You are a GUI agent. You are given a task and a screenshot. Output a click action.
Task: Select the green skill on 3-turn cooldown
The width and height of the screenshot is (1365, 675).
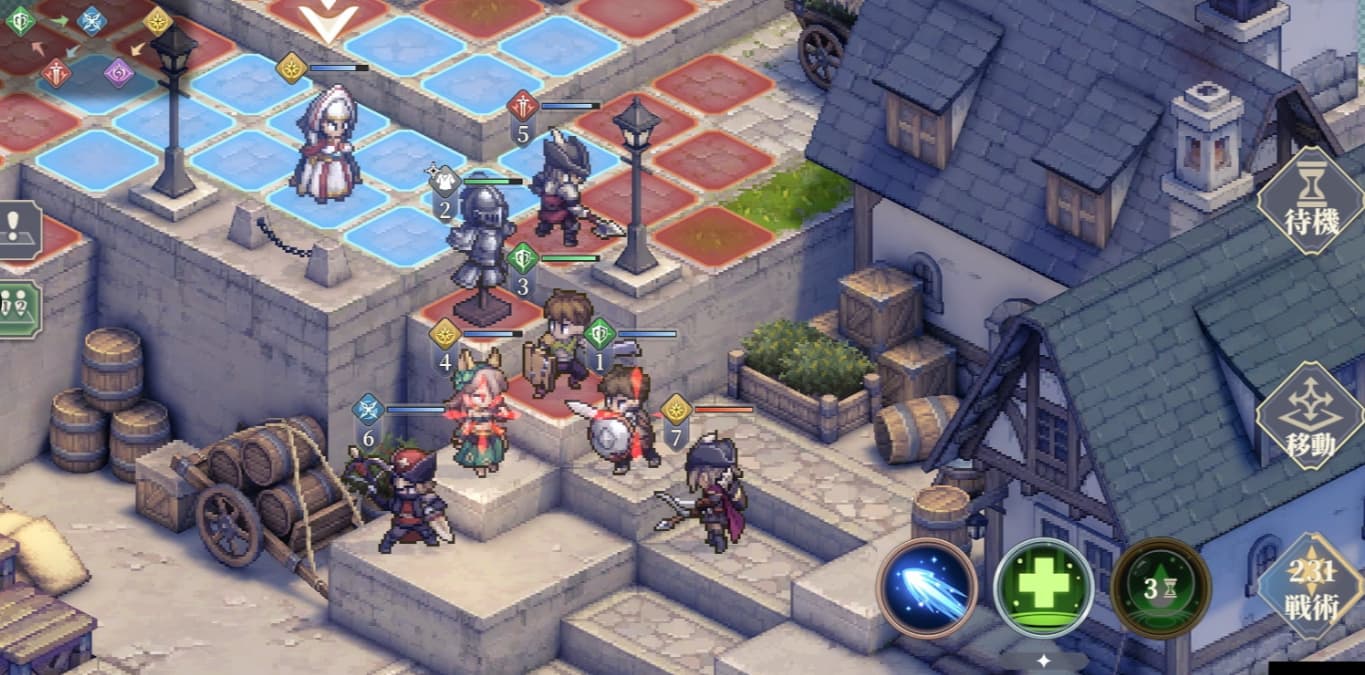tap(1160, 588)
